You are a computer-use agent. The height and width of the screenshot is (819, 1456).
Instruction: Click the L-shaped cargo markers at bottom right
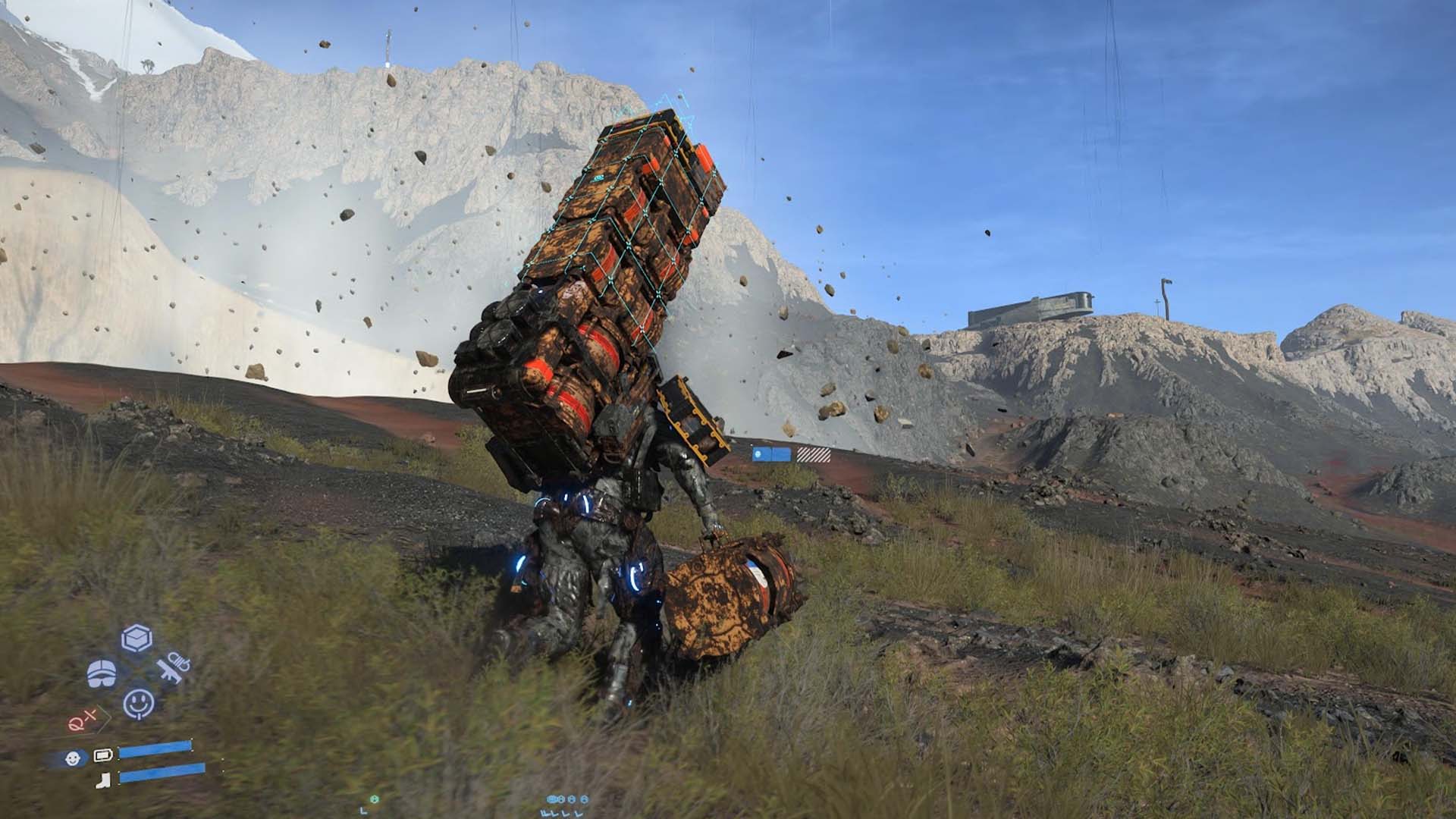point(562,813)
